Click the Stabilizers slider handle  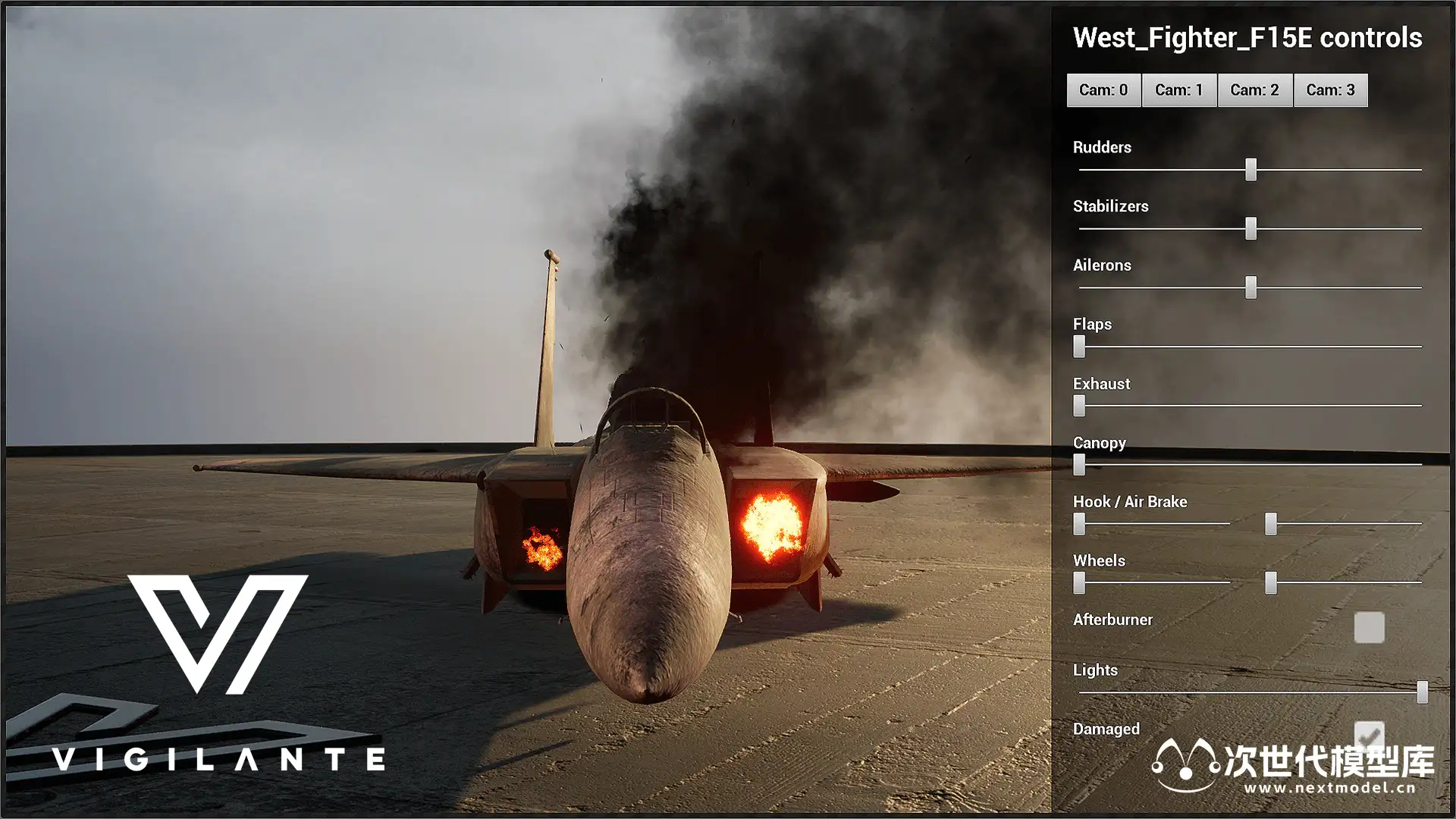[x=1250, y=228]
